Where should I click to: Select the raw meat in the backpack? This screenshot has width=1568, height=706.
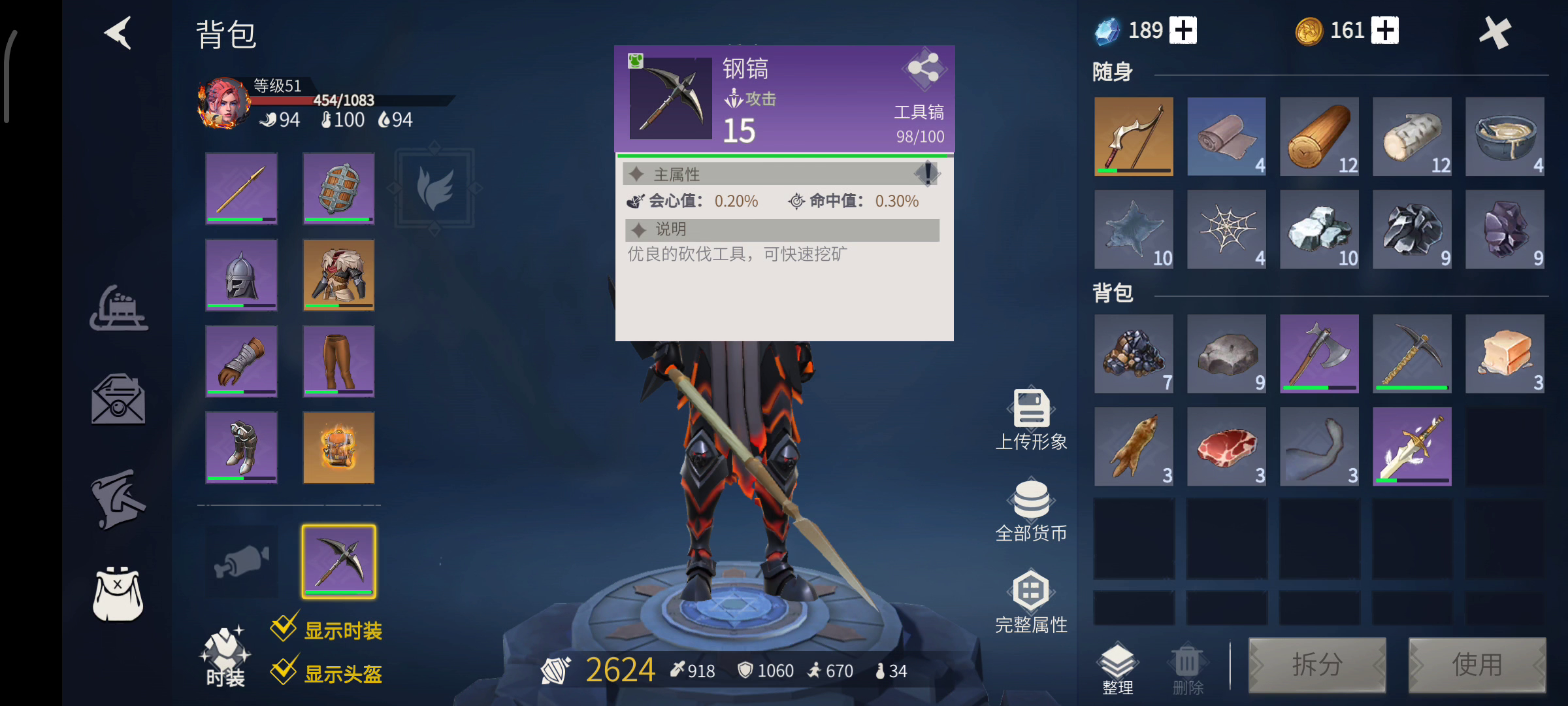pyautogui.click(x=1226, y=447)
